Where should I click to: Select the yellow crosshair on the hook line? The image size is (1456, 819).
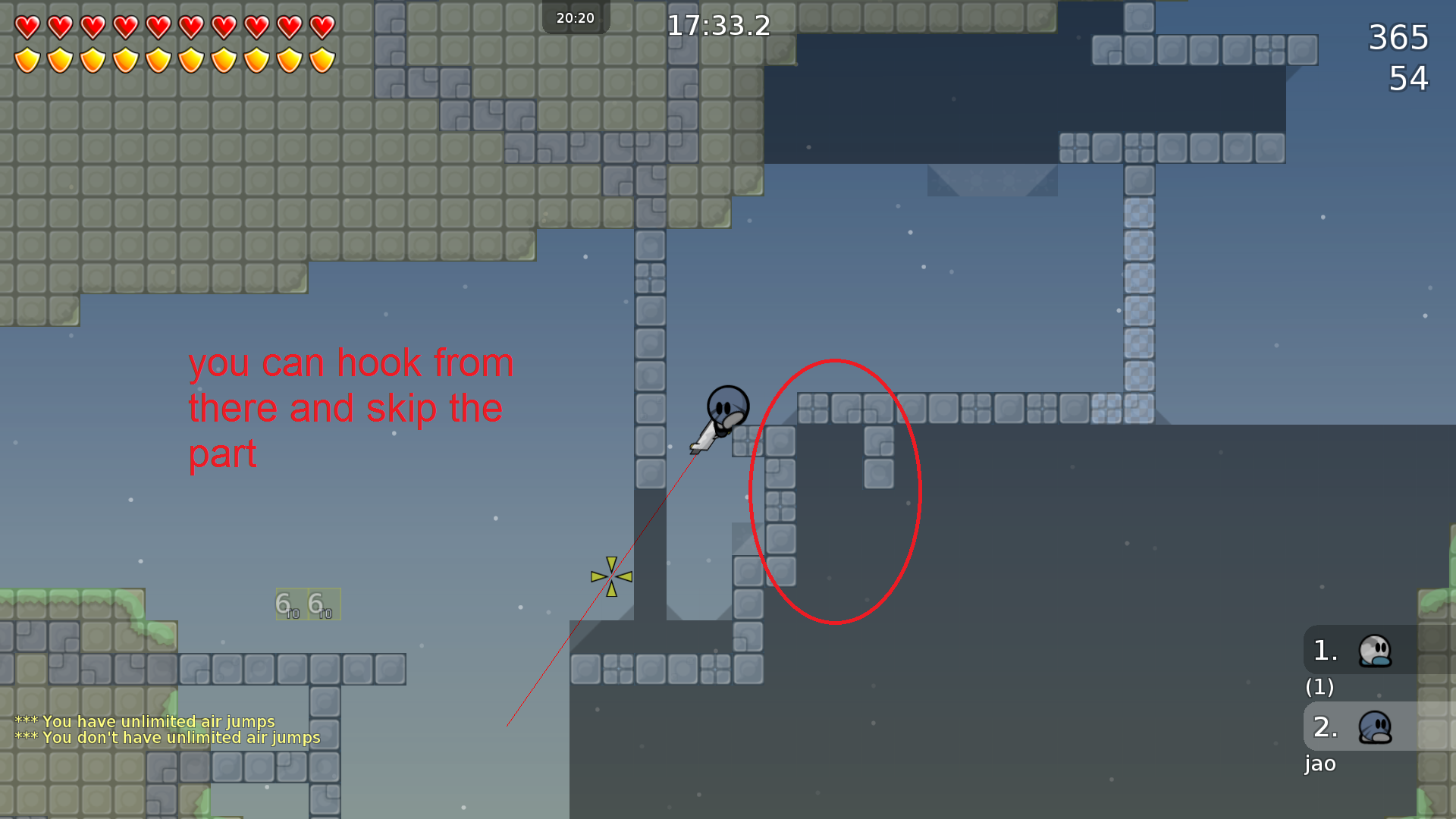pyautogui.click(x=610, y=576)
